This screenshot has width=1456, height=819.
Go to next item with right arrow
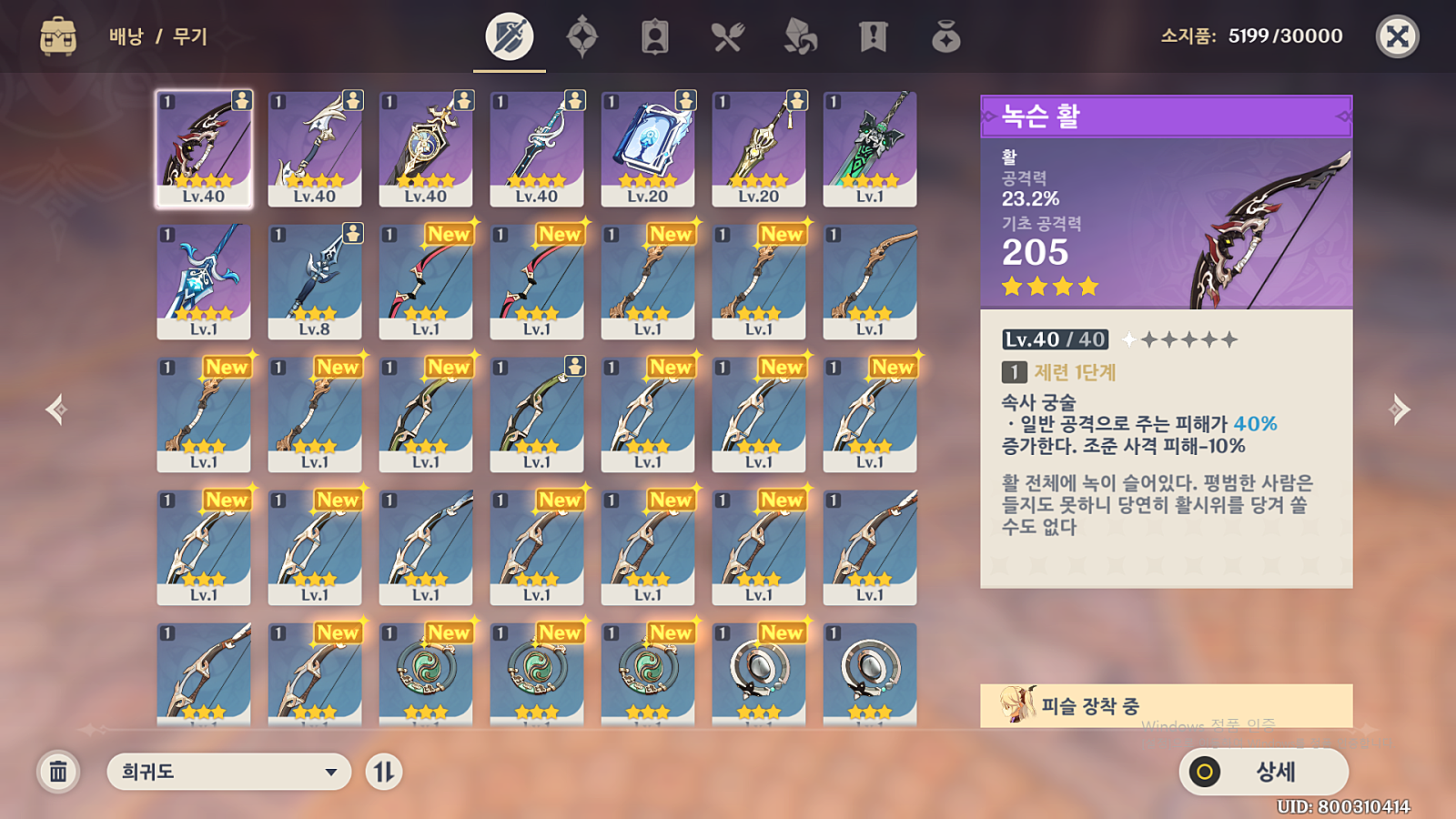point(1400,409)
